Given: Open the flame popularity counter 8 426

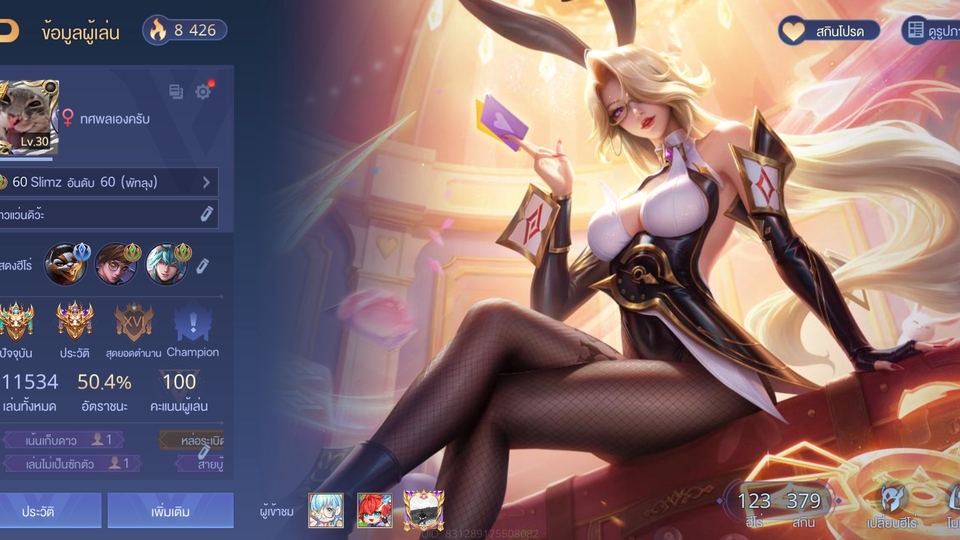Looking at the screenshot, I should coord(184,30).
